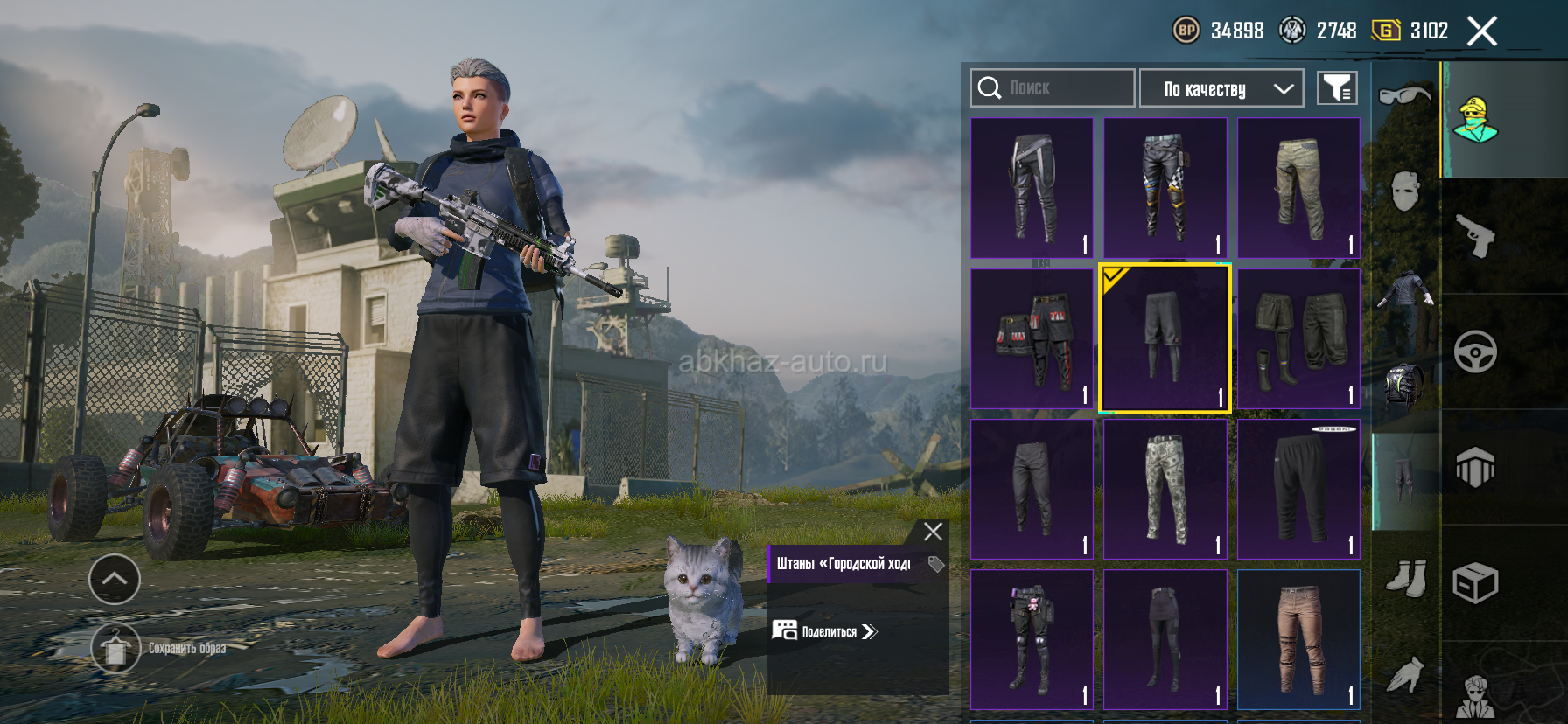Image resolution: width=1568 pixels, height=724 pixels.
Task: Save outfit with Сохранить образ button
Action: (115, 649)
